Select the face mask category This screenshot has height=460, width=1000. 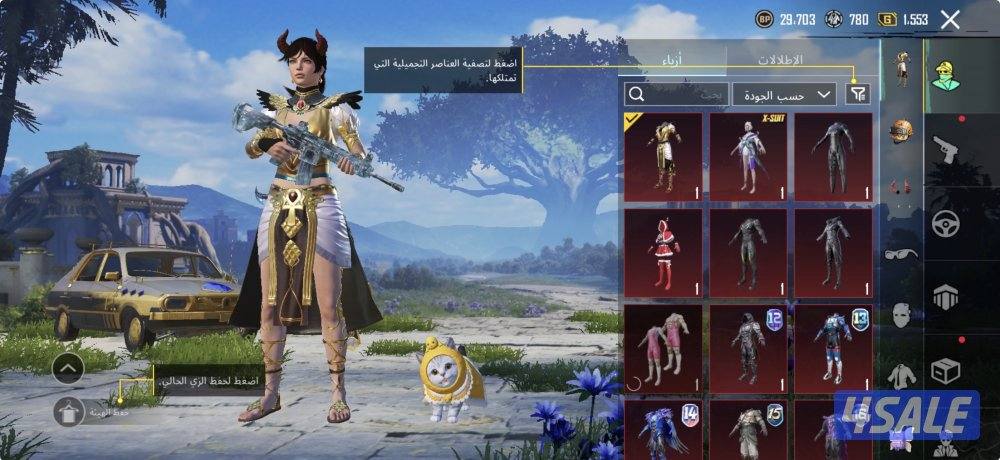[902, 314]
